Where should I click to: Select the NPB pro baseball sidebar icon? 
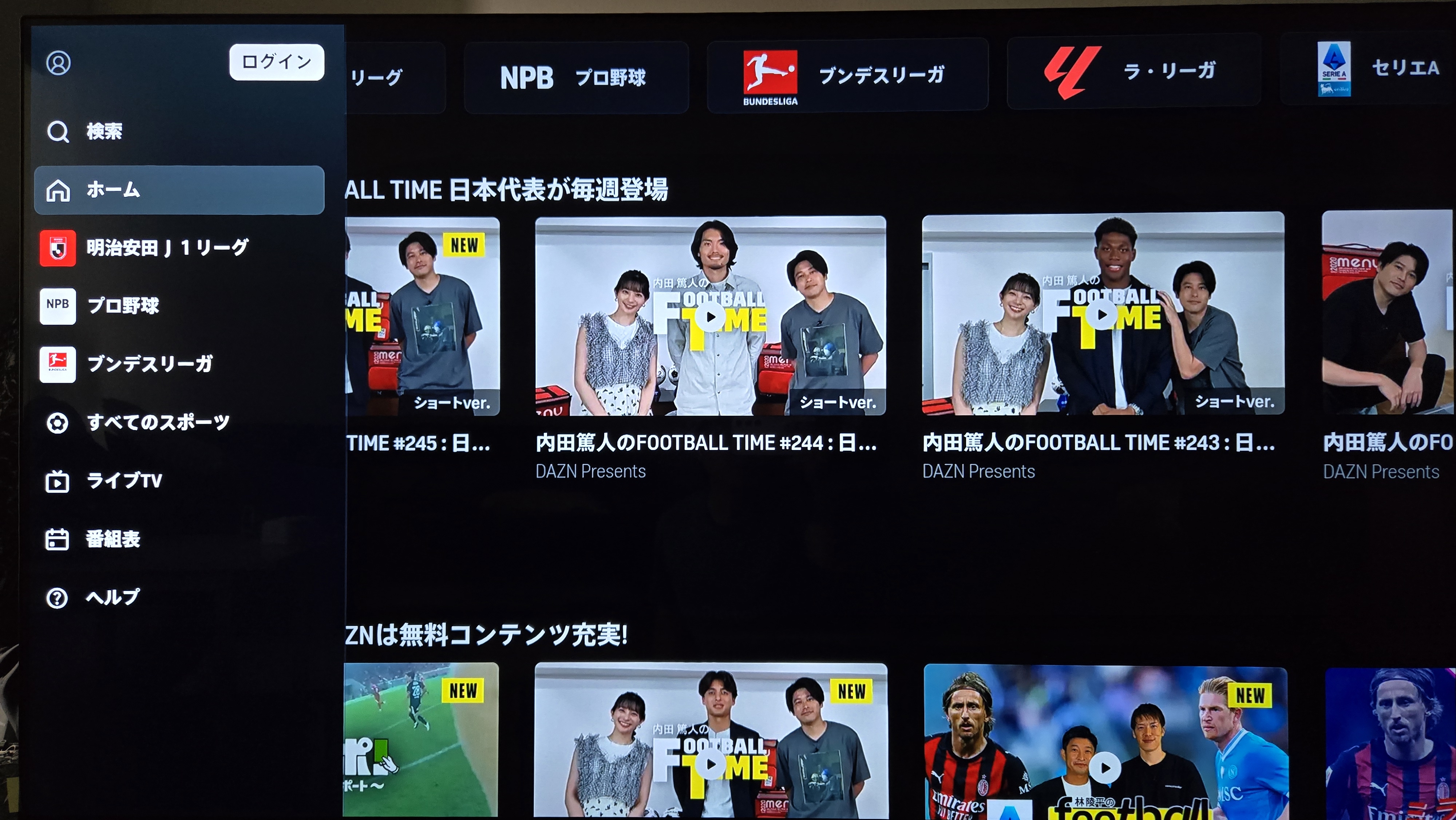[57, 306]
